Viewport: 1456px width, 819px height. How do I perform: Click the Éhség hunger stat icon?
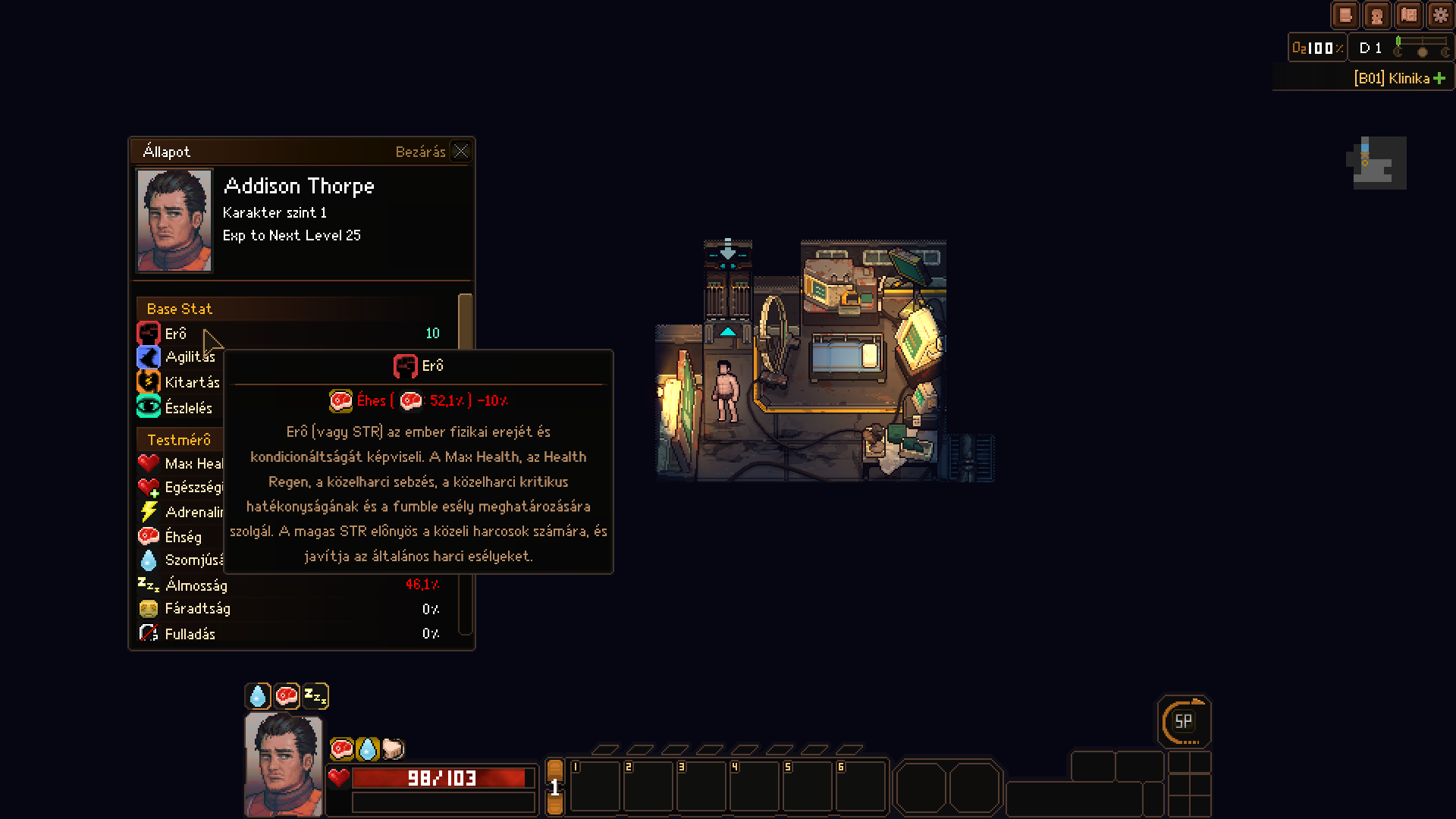(x=149, y=536)
